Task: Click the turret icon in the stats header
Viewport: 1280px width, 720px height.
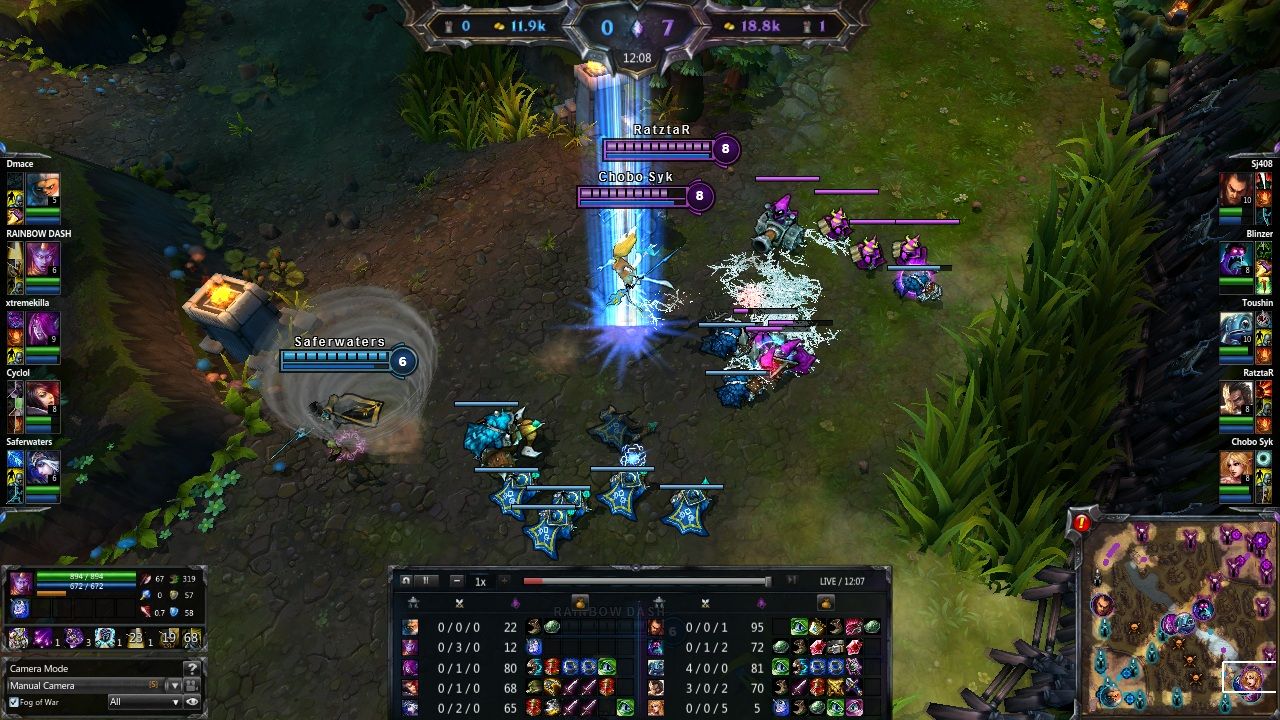Action: (415, 601)
